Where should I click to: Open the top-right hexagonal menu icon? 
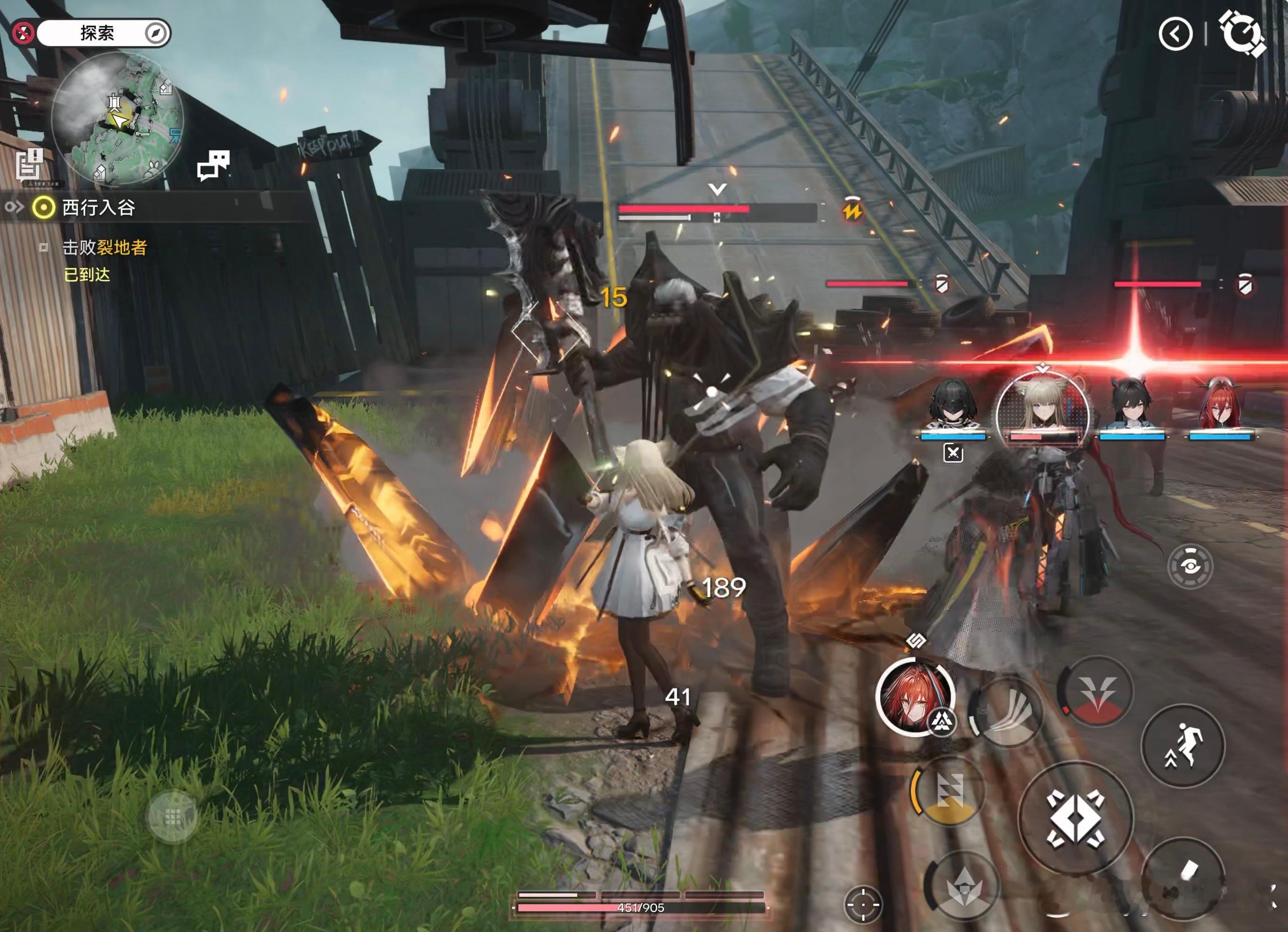point(1242,33)
